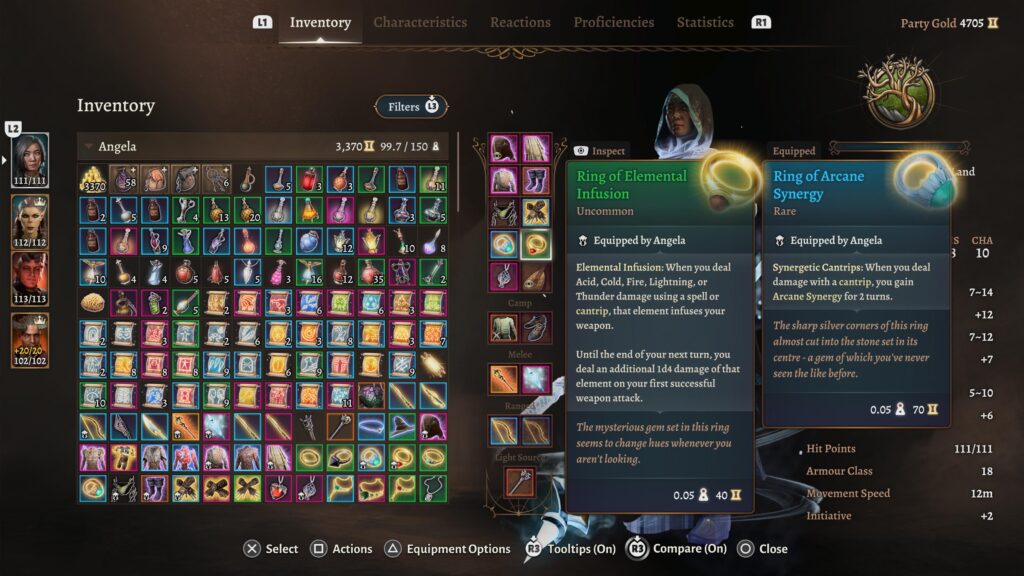
Task: Pick the party portrait with 102 HP
Action: 30,340
